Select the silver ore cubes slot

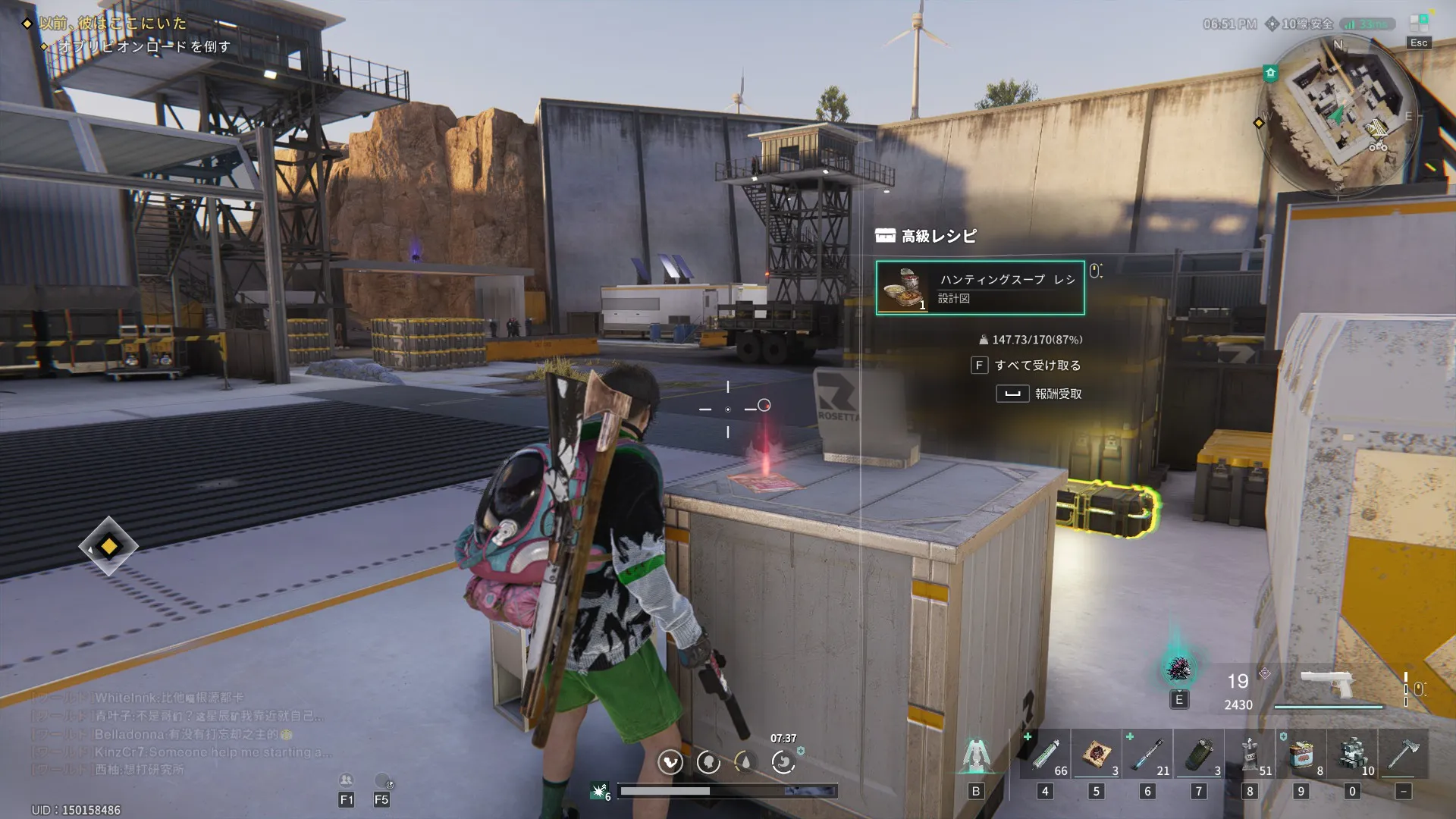click(x=1352, y=755)
